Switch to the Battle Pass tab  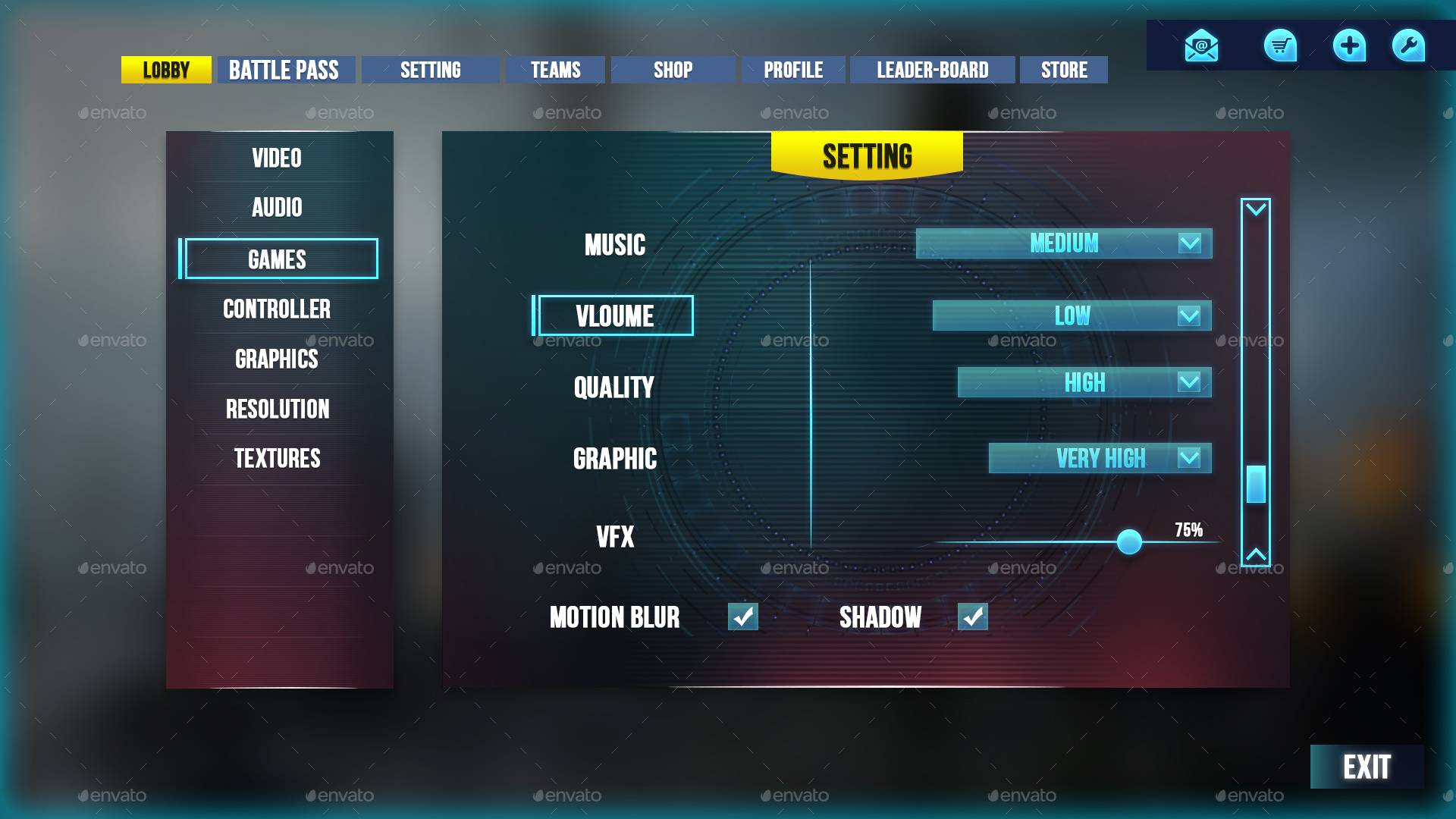(286, 70)
